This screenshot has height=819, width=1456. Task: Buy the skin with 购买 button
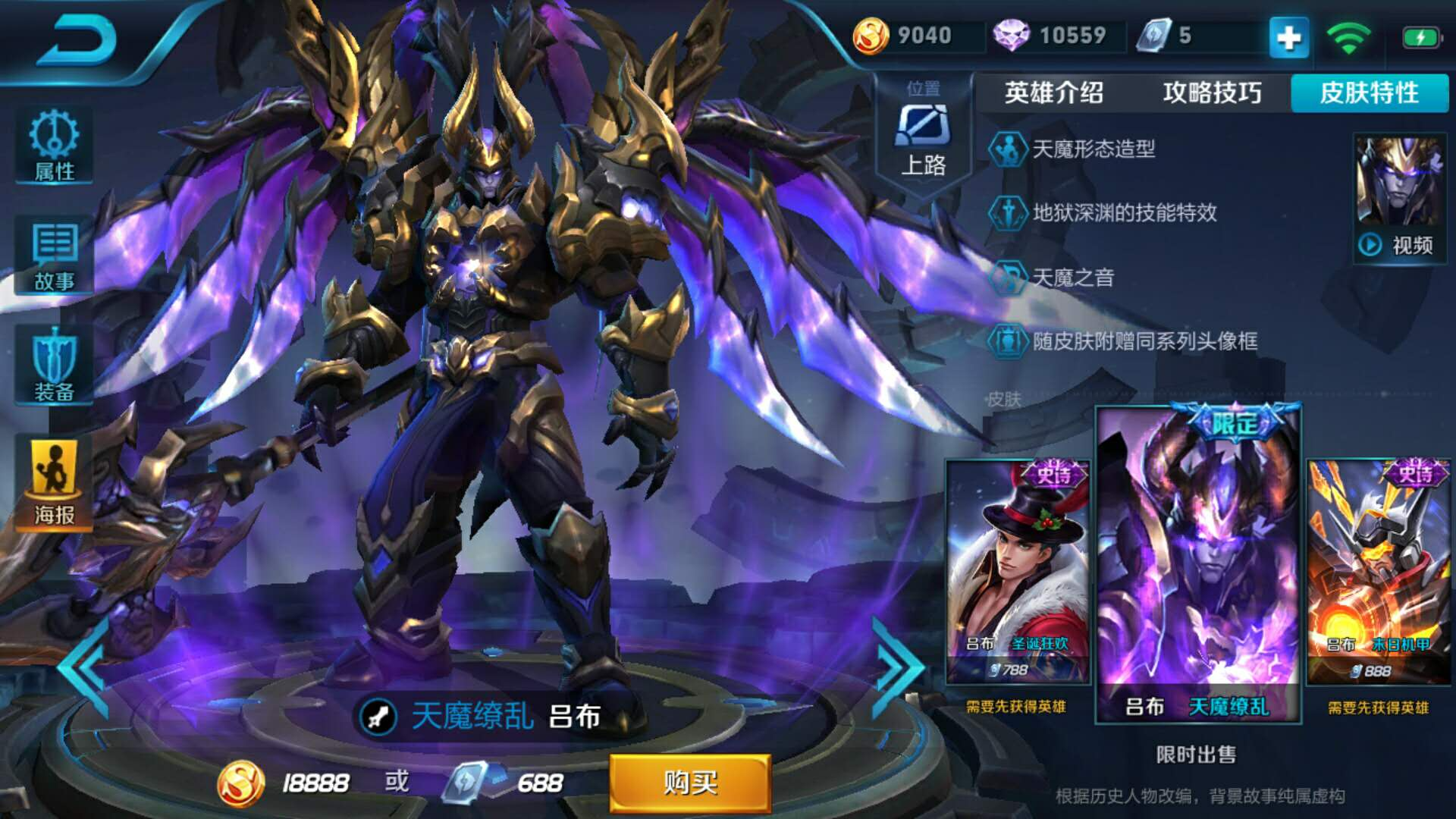(690, 782)
